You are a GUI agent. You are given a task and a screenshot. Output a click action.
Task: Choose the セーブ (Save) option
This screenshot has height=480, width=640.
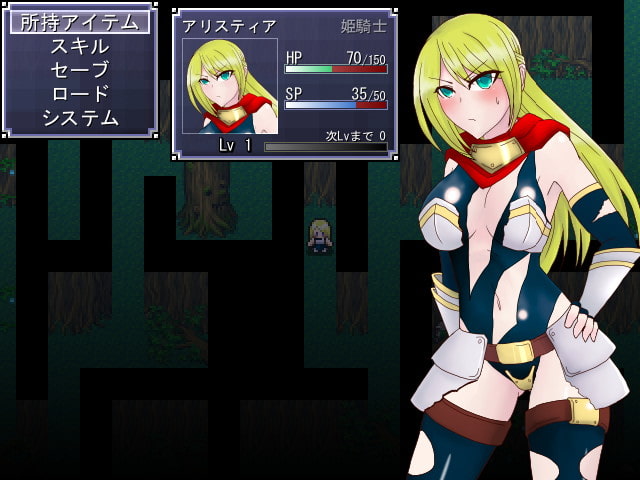pos(80,70)
